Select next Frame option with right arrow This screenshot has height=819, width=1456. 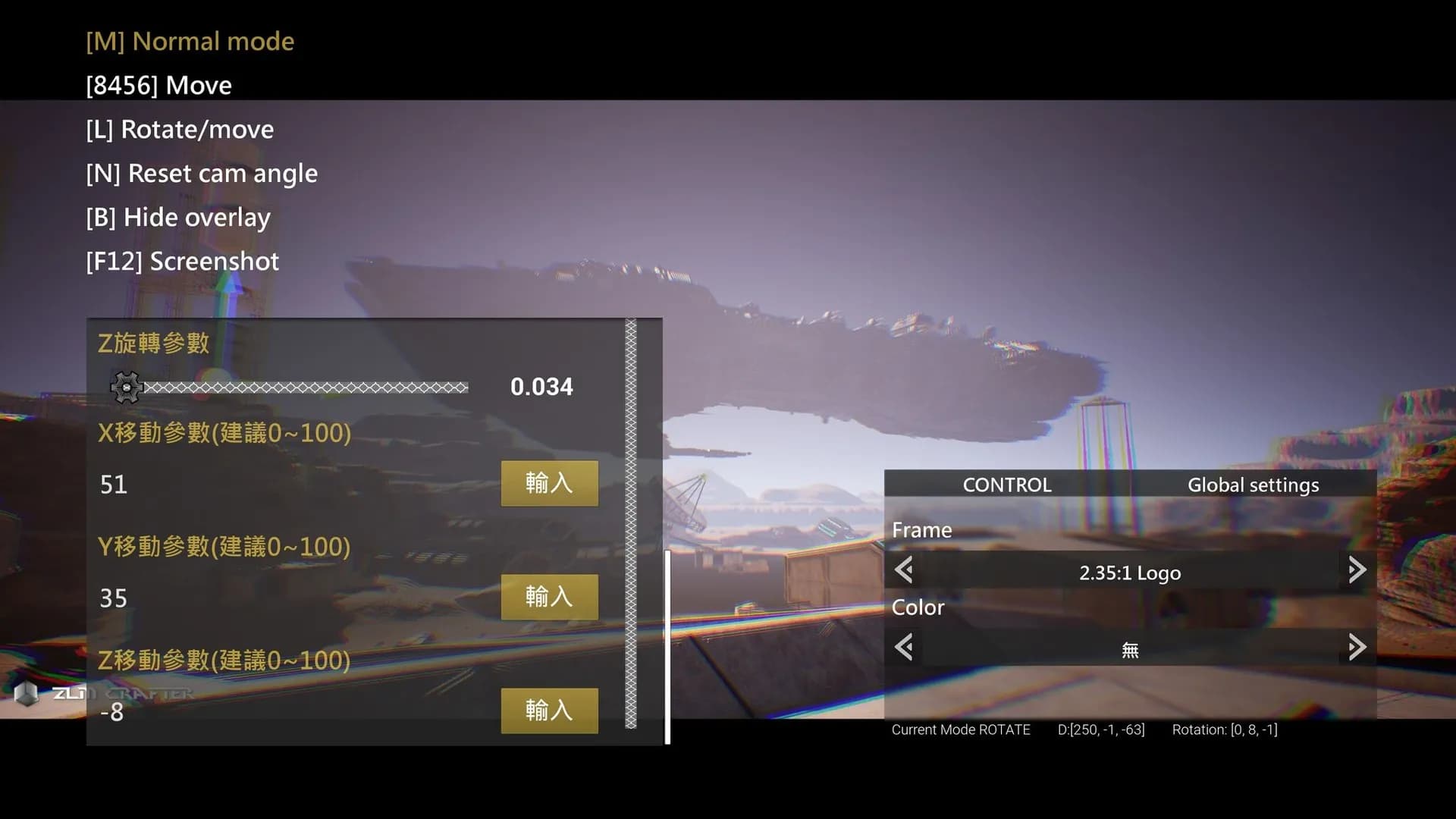(x=1357, y=570)
